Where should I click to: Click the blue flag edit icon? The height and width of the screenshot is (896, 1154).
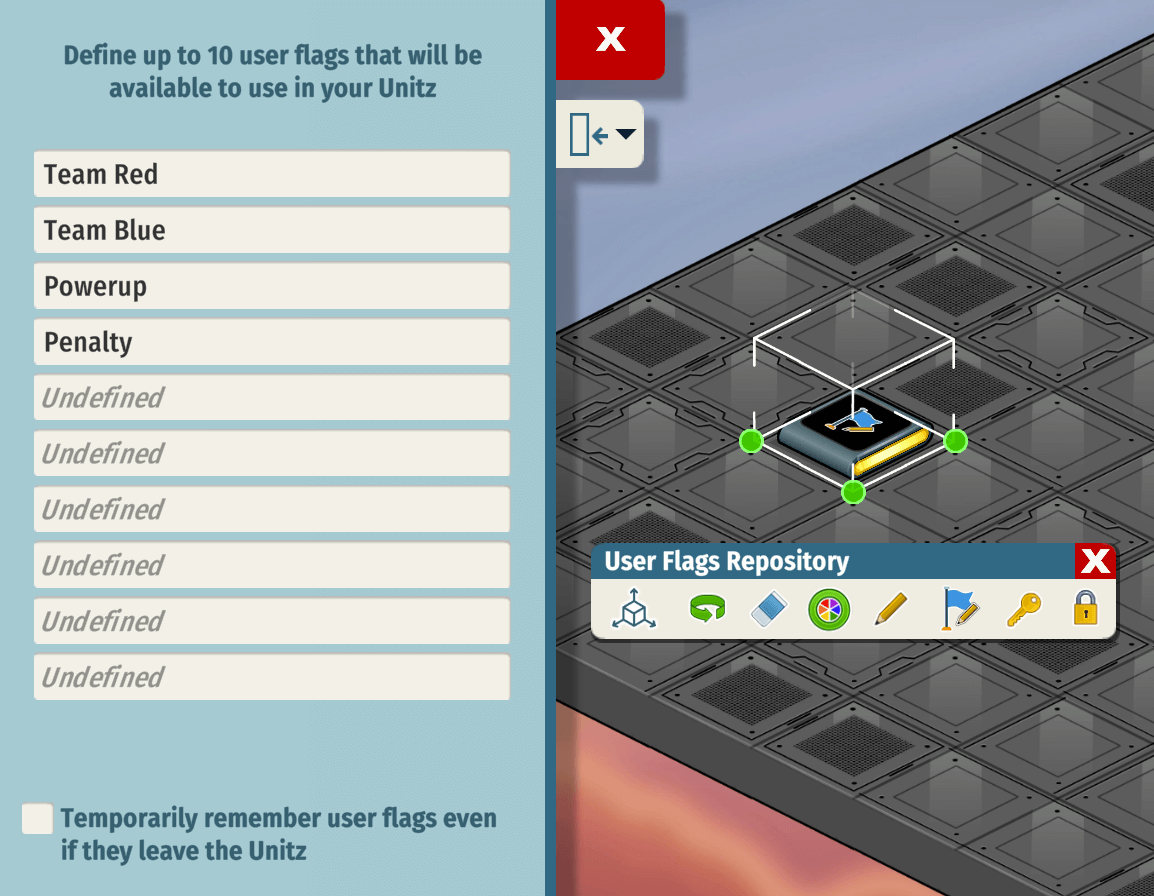pyautogui.click(x=958, y=608)
